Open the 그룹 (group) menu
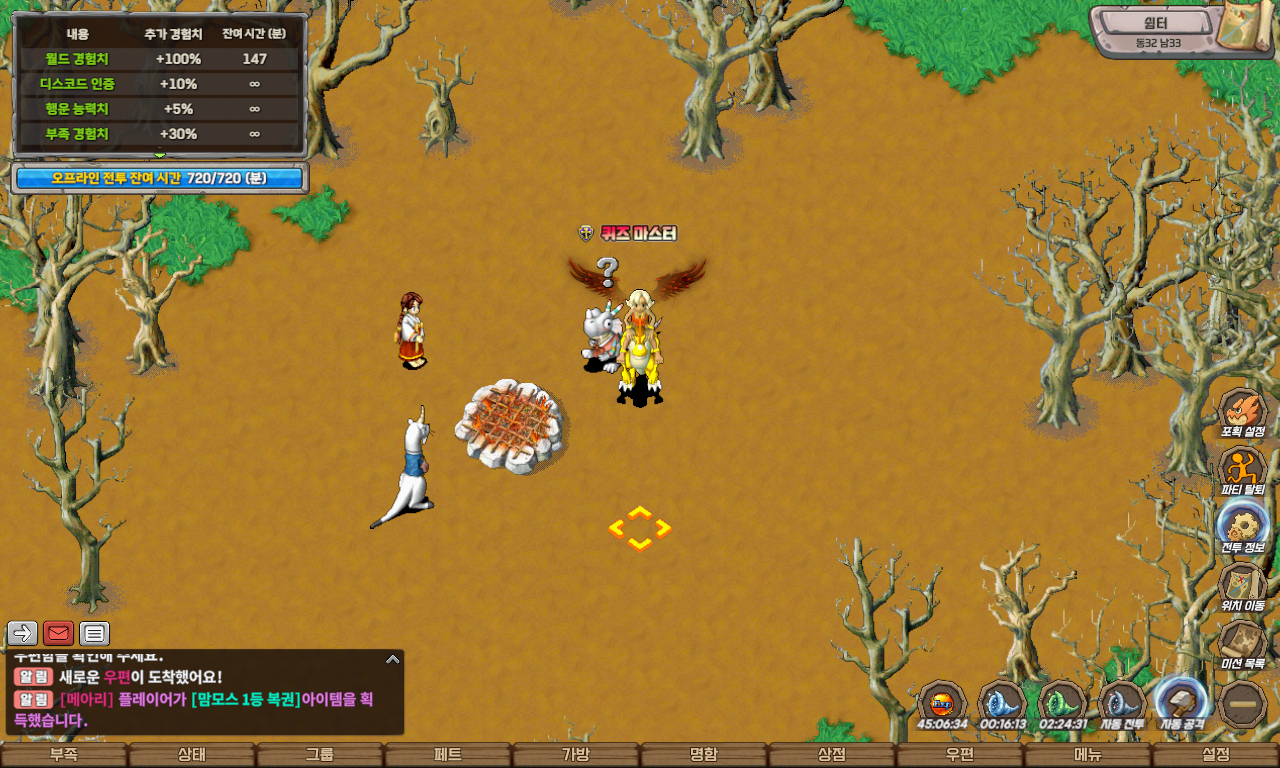The width and height of the screenshot is (1280, 768). point(320,755)
